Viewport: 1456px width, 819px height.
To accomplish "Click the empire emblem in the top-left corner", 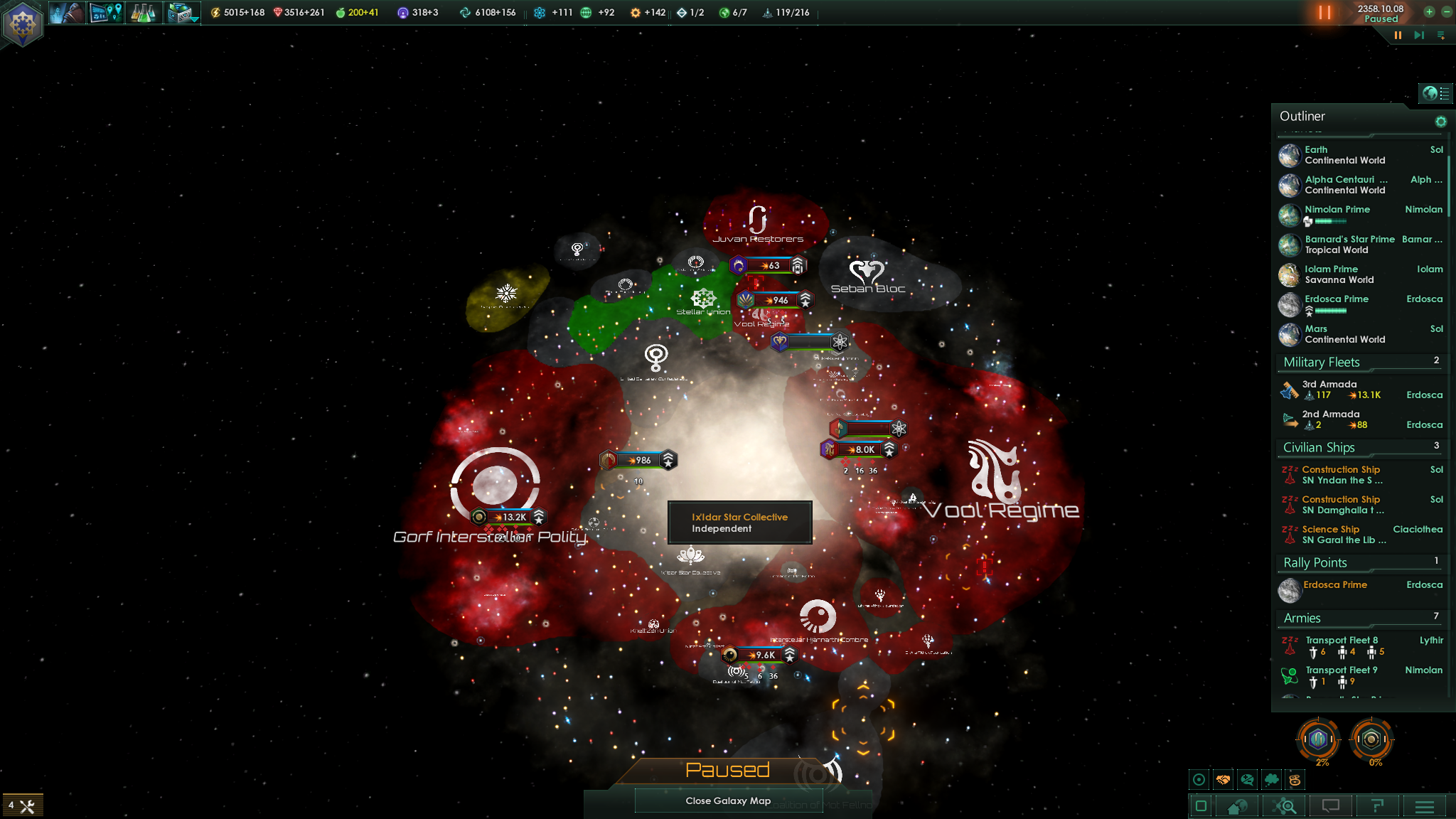I will (23, 23).
